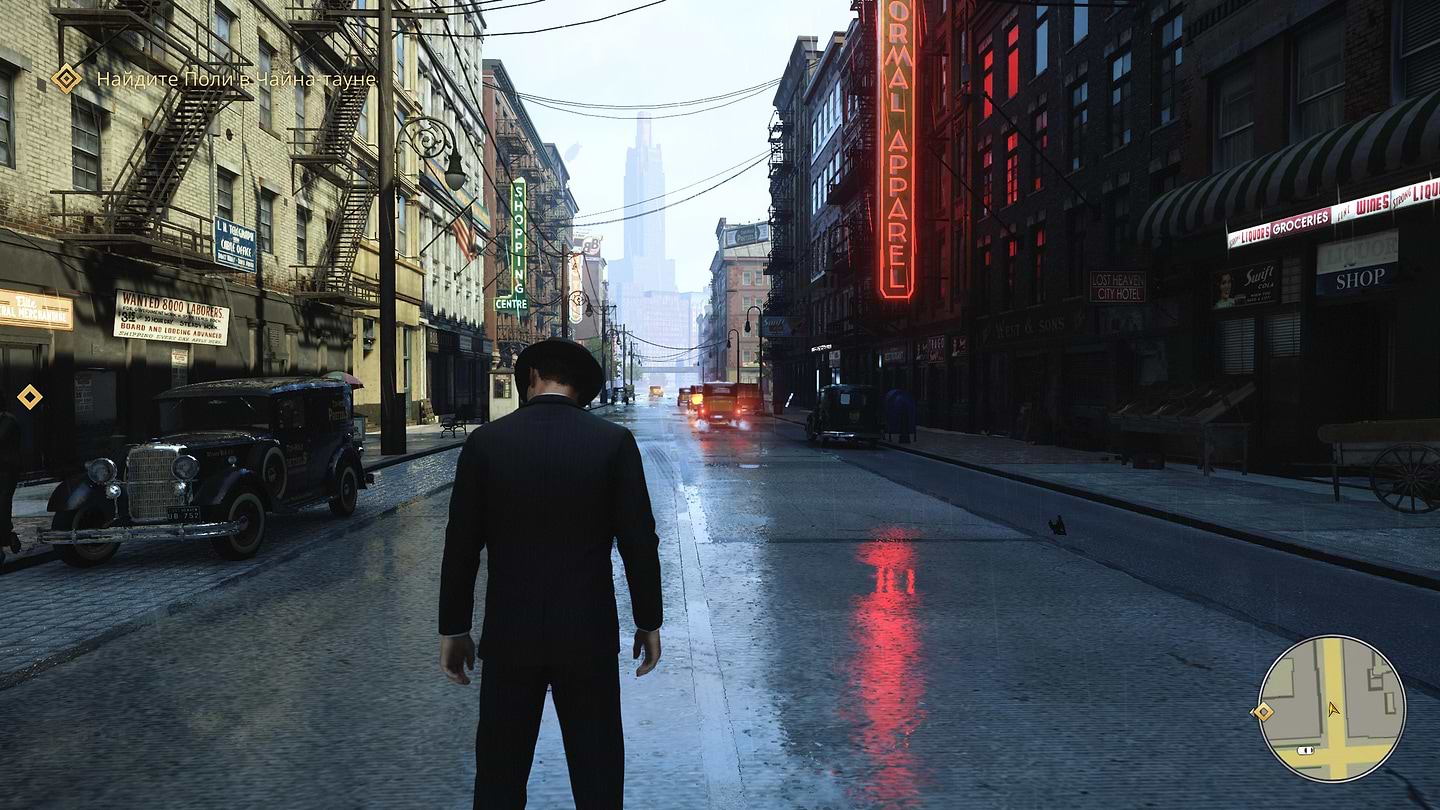Click the objective diamond on the minimap edge
1440x810 pixels.
1263,711
